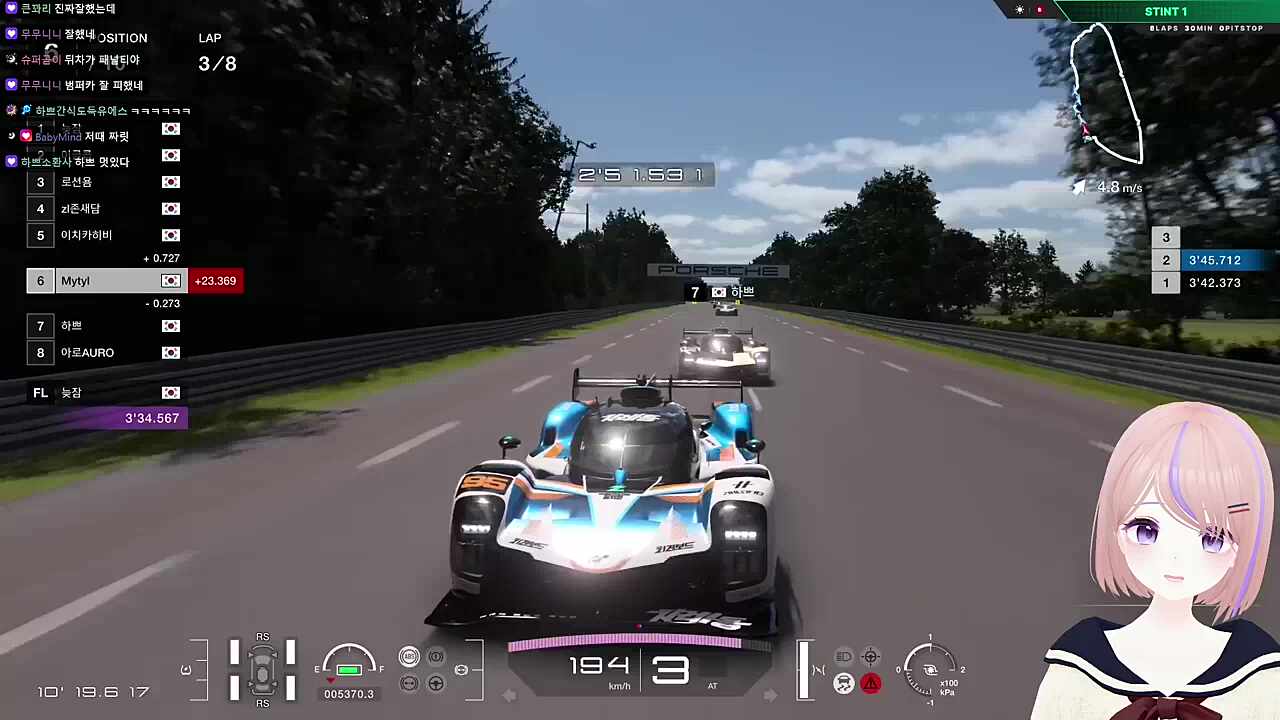Click the red hazard warning triangle icon
1280x720 pixels.
pos(871,684)
